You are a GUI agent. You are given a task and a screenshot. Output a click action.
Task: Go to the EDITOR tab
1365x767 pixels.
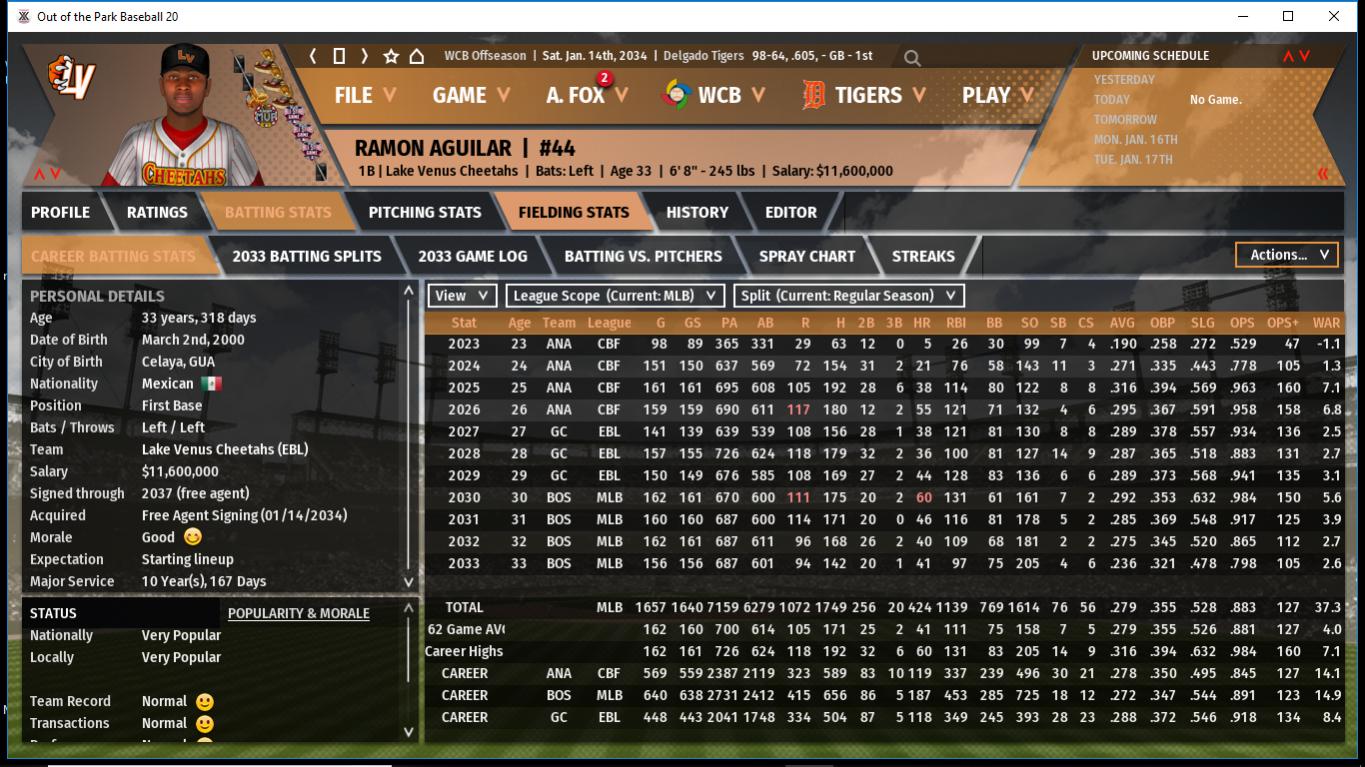pos(791,212)
